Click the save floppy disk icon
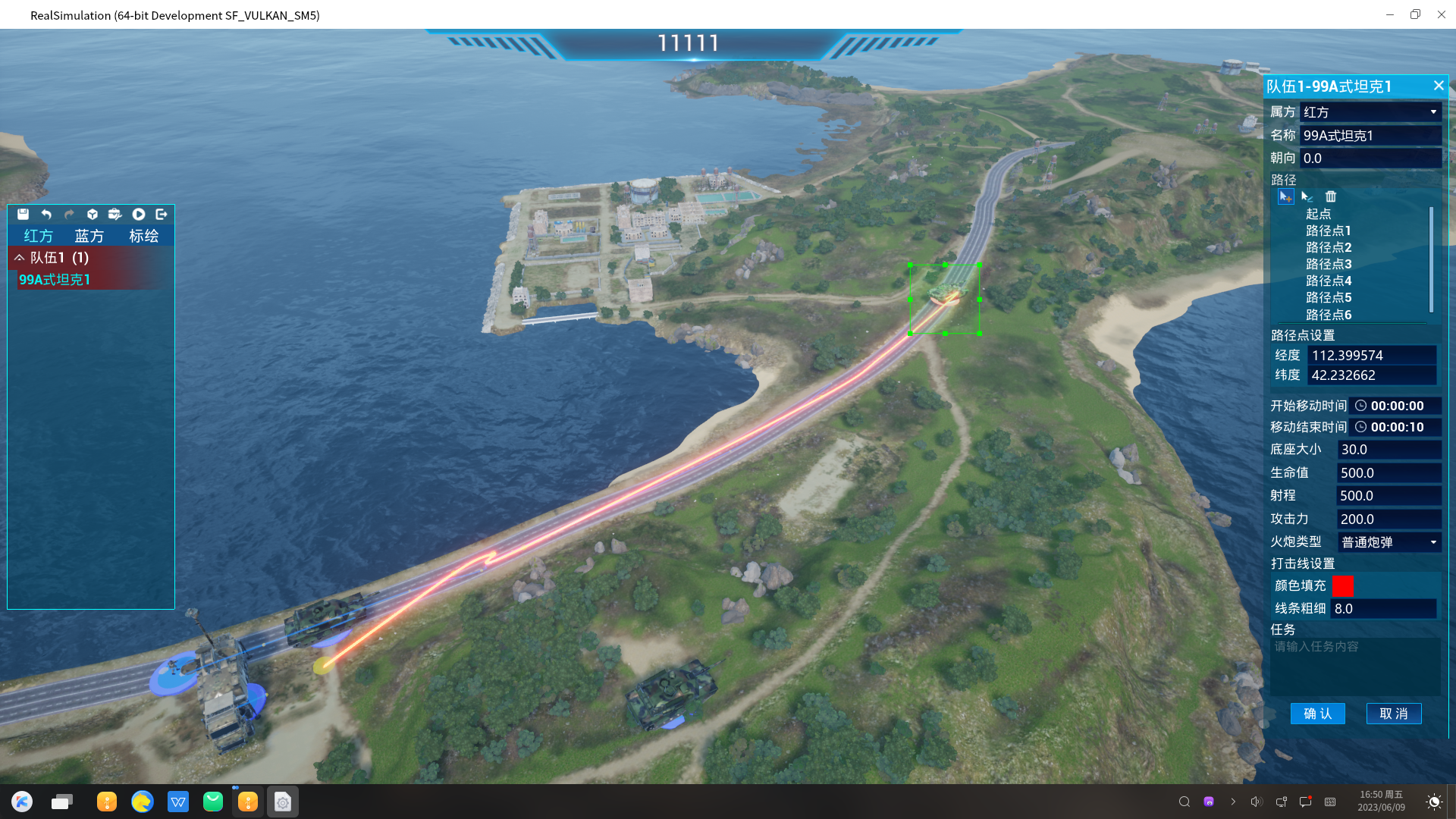This screenshot has height=819, width=1456. point(23,215)
